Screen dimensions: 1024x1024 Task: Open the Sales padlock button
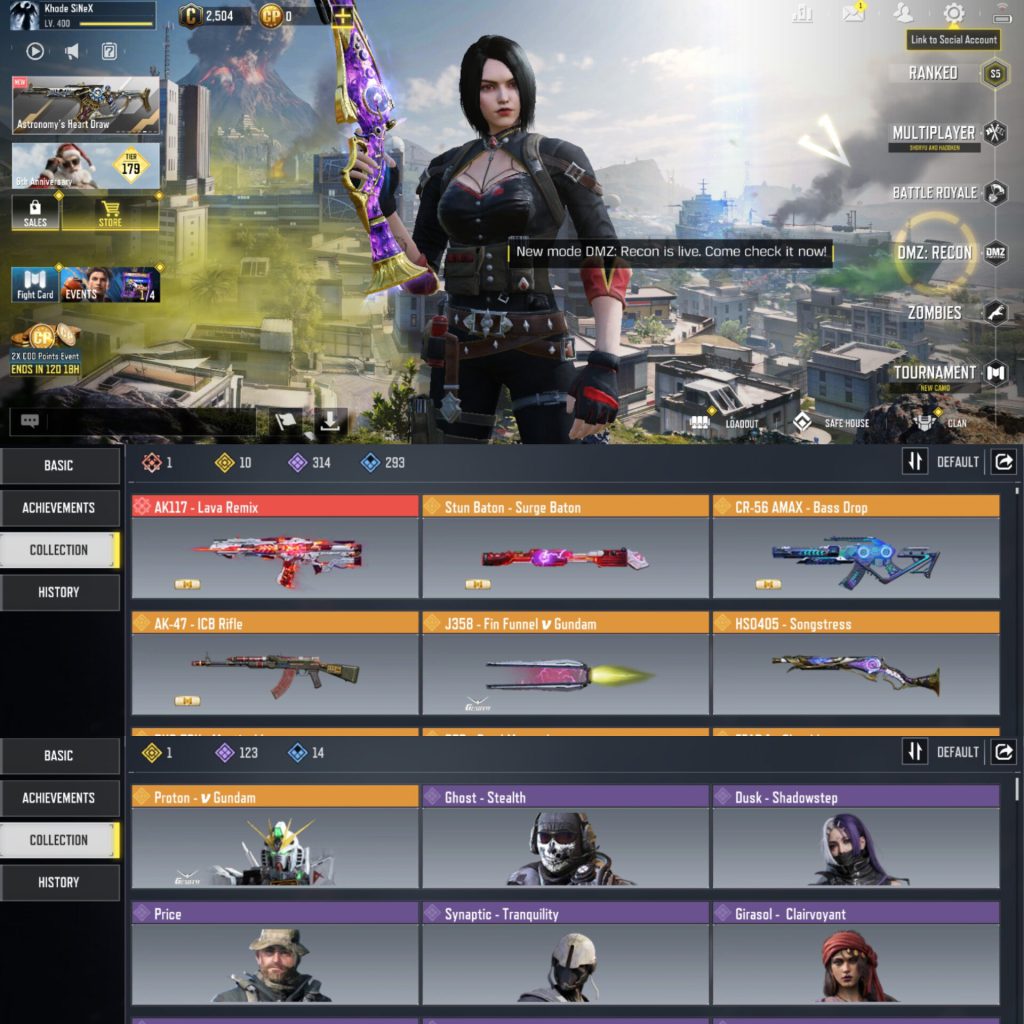tap(35, 213)
